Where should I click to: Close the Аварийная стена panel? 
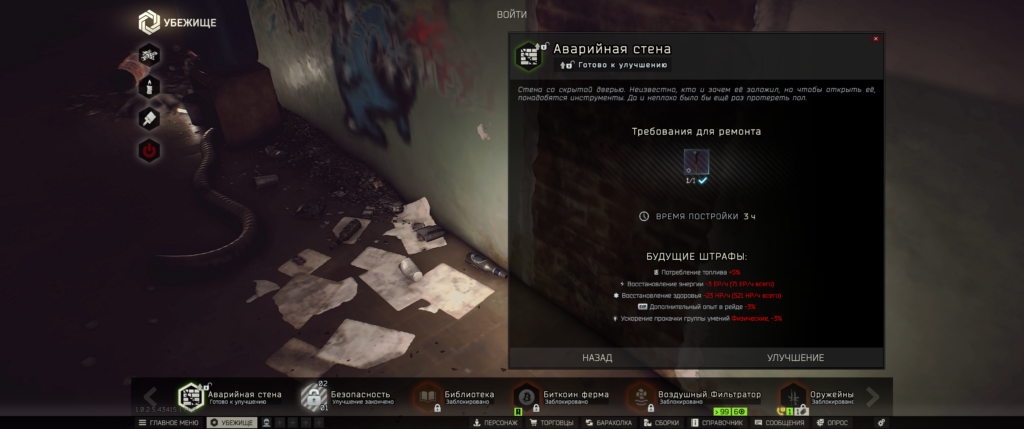click(x=876, y=39)
